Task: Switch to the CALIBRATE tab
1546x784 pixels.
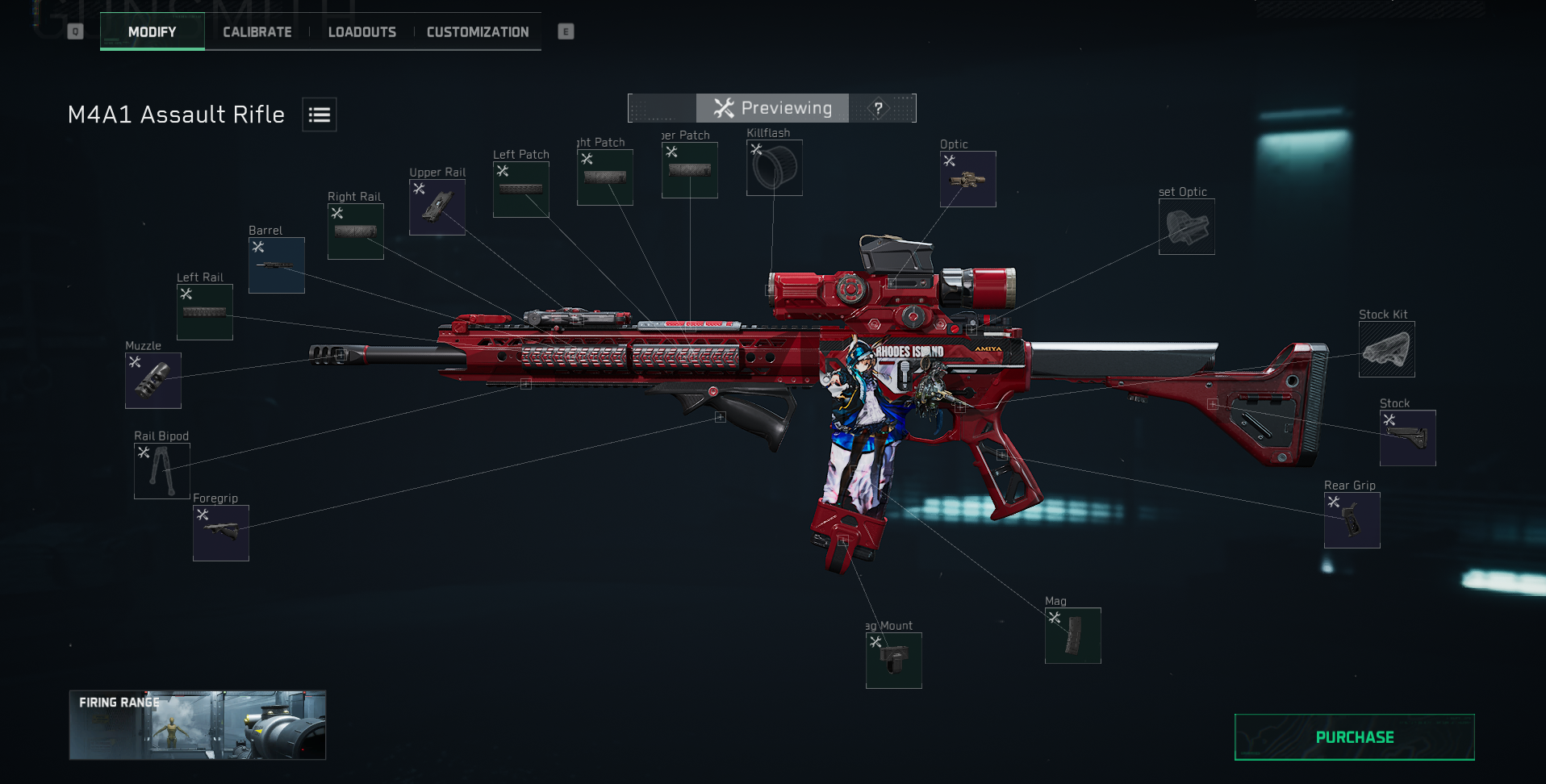Action: click(x=257, y=31)
